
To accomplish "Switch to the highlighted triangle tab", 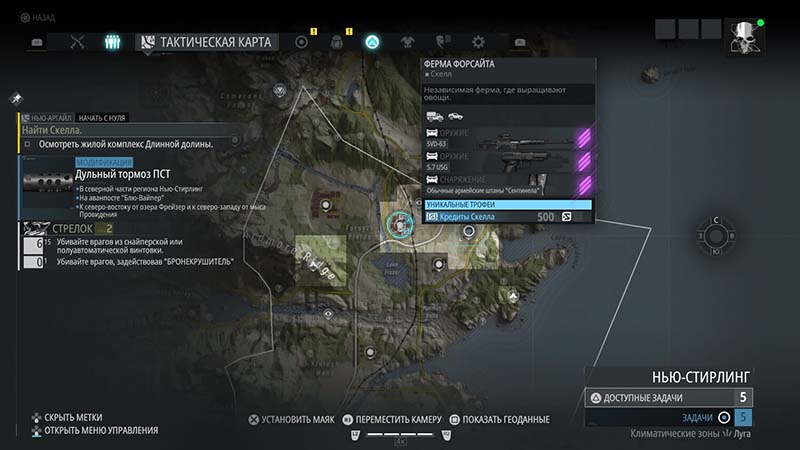I will tap(372, 42).
